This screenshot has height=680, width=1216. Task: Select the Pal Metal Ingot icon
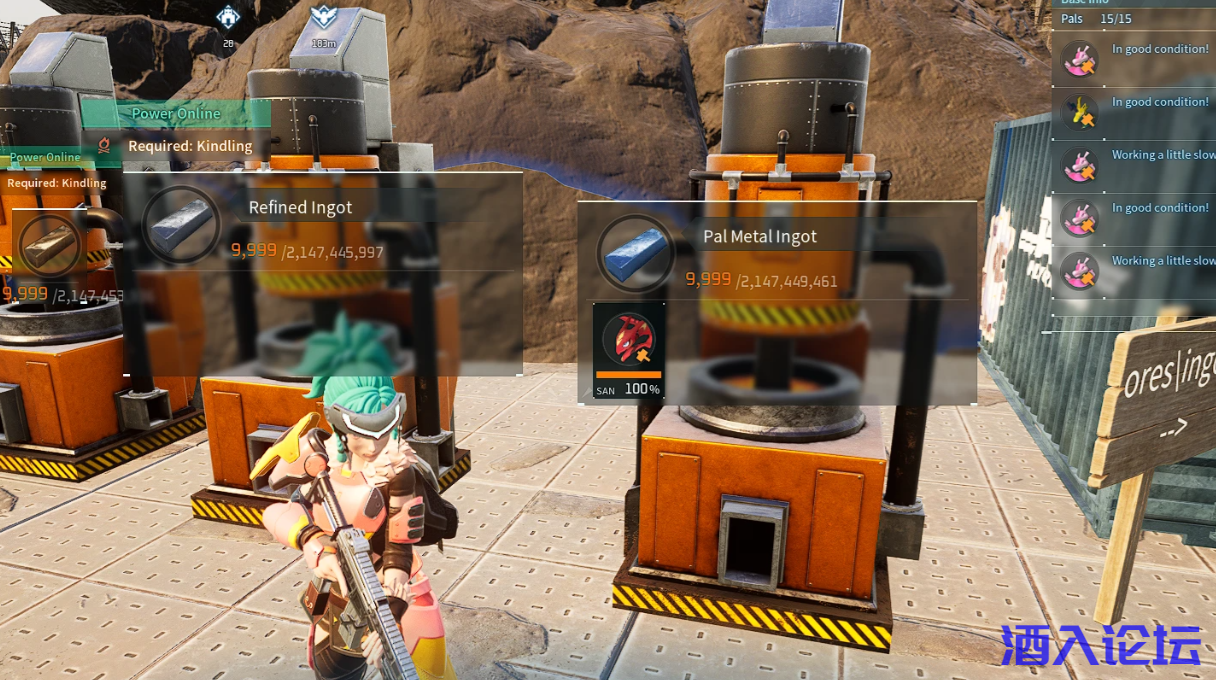click(636, 252)
